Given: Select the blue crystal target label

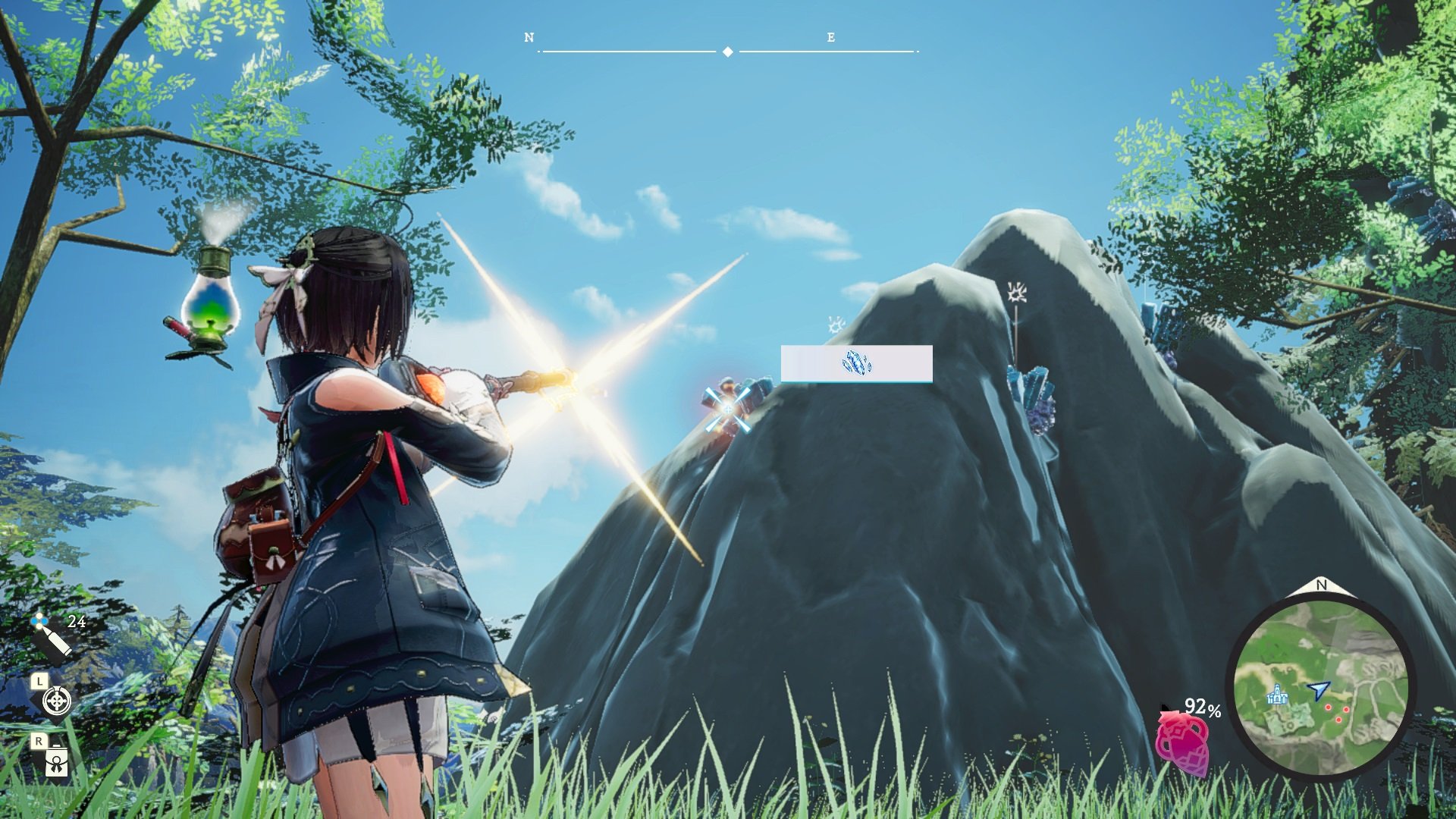Looking at the screenshot, I should pyautogui.click(x=856, y=363).
